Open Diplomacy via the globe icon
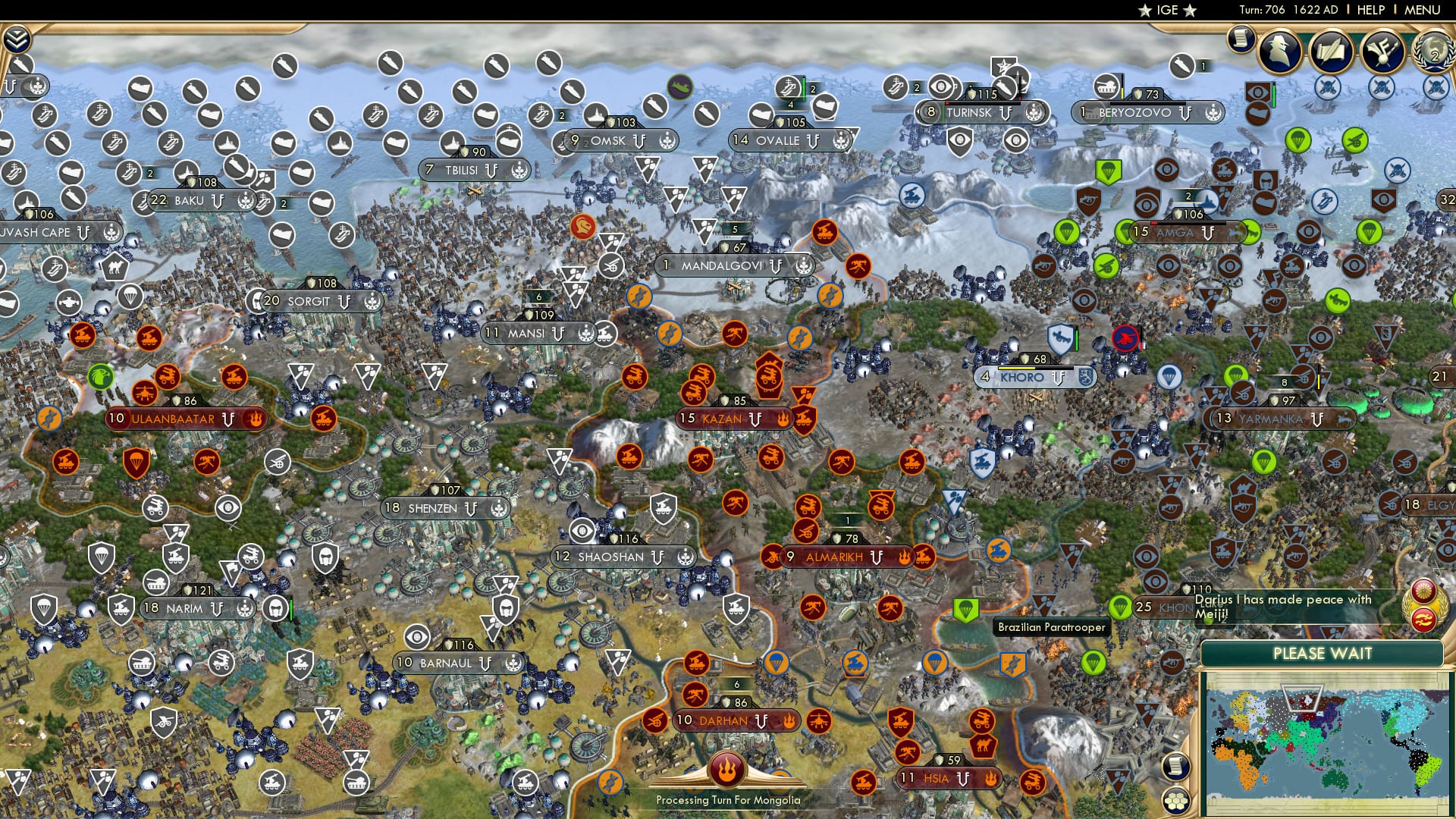The image size is (1456, 819). [x=1434, y=53]
